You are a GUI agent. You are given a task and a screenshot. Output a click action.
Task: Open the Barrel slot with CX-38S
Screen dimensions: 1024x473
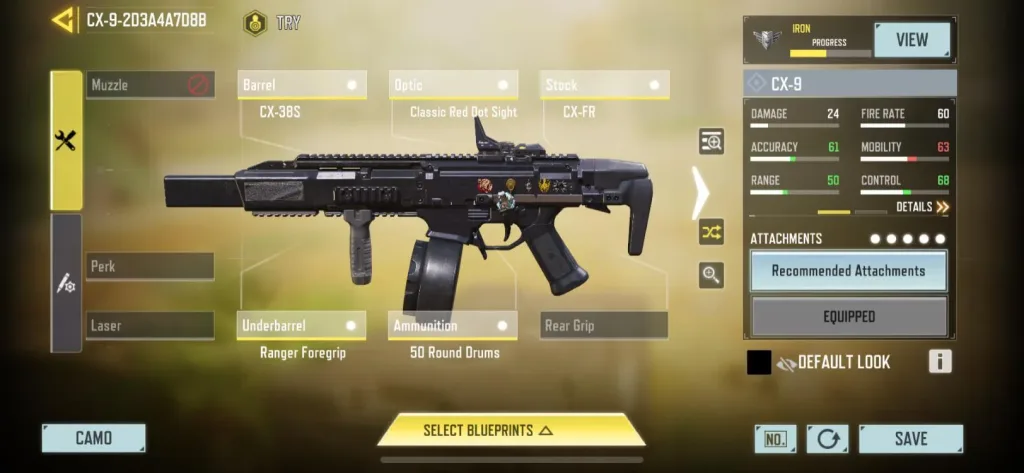coord(301,85)
